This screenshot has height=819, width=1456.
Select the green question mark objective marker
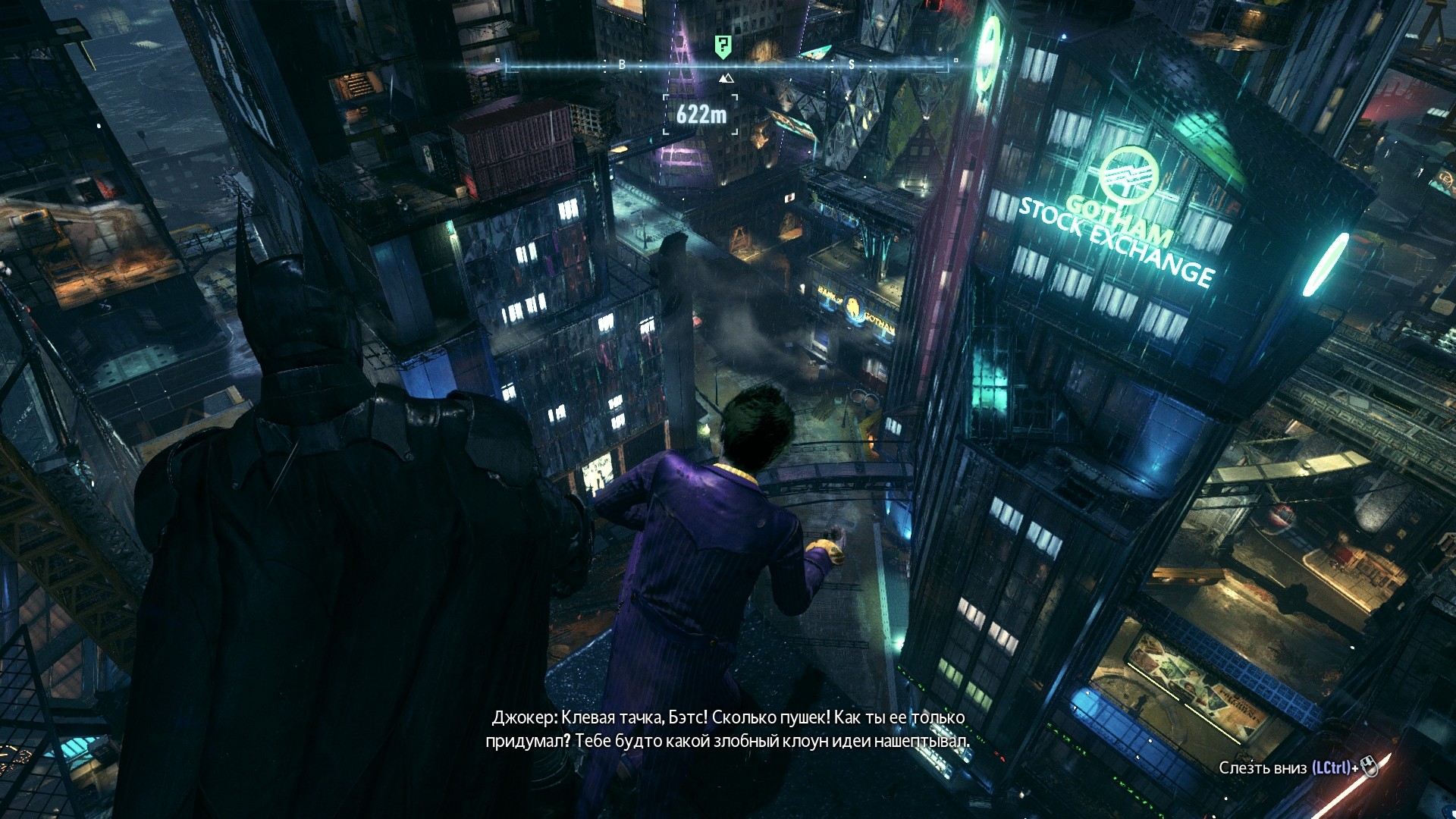pos(723,46)
